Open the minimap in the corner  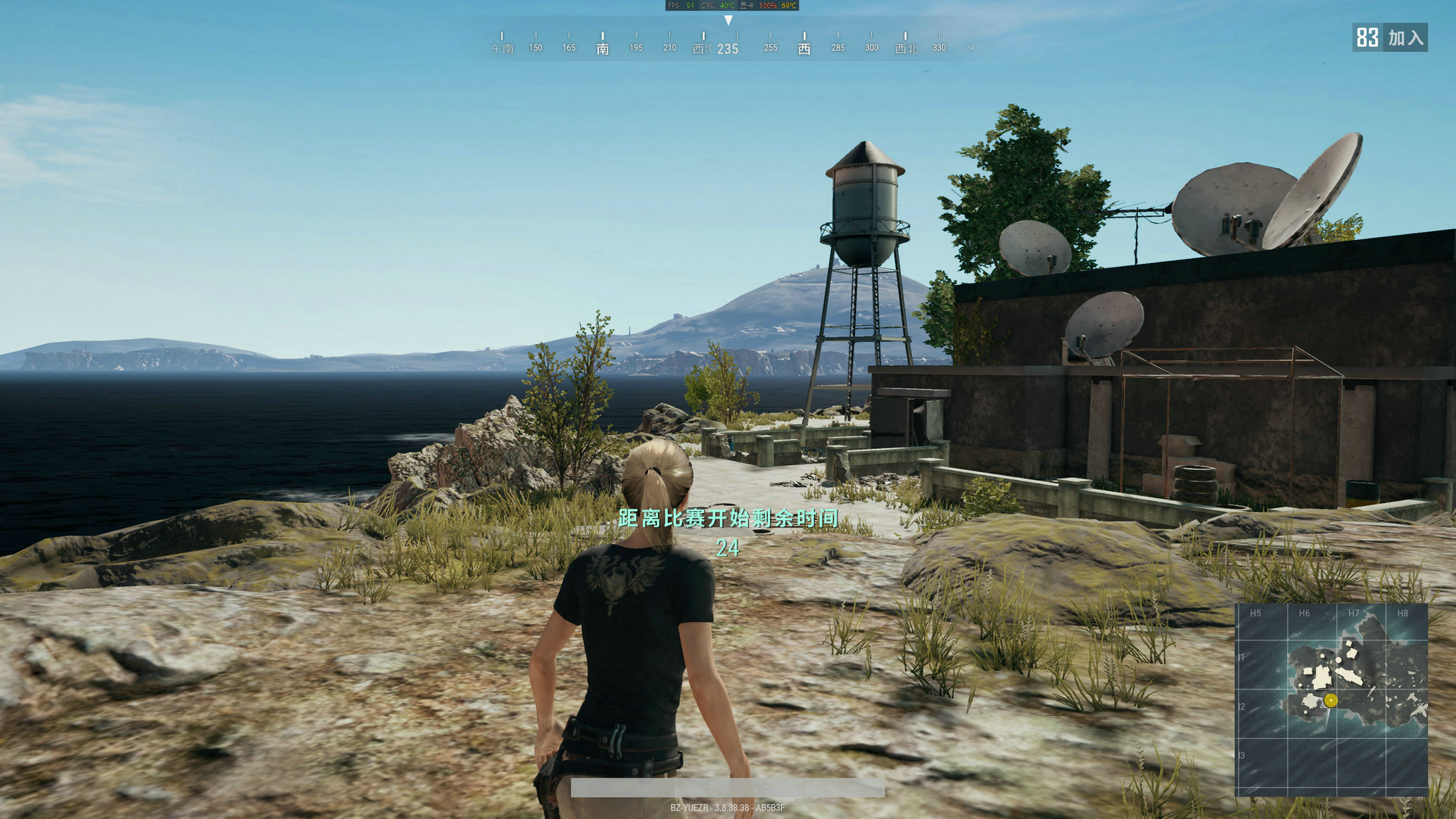[1331, 699]
